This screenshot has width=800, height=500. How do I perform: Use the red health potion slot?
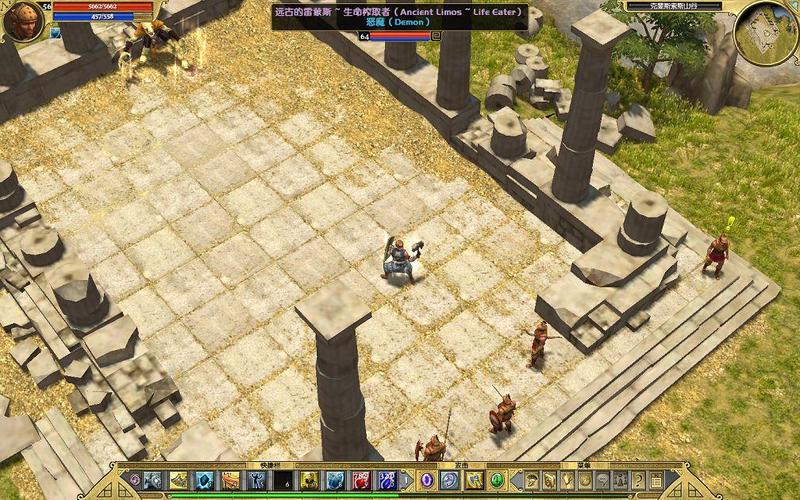pos(361,480)
